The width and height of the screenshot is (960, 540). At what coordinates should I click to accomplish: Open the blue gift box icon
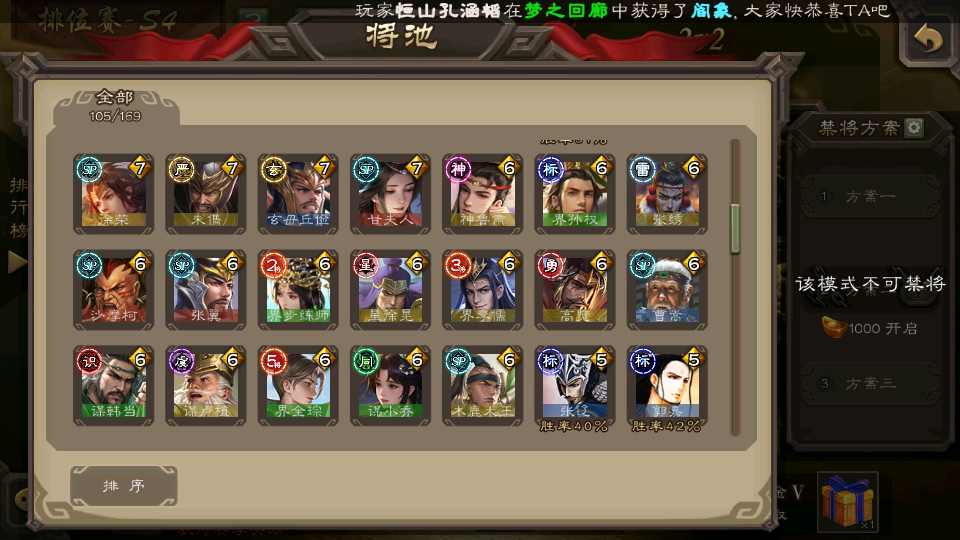846,502
